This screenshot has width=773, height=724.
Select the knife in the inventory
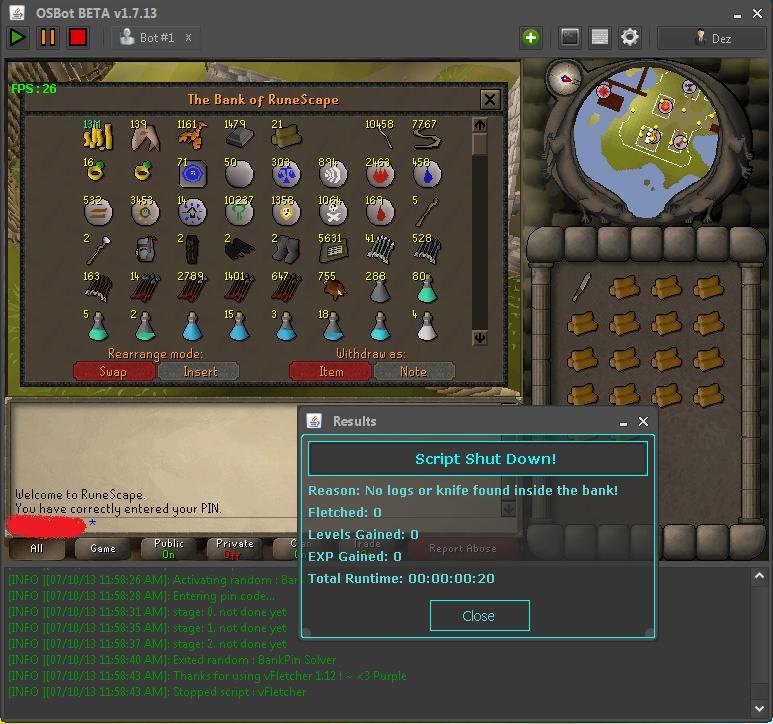pos(582,290)
